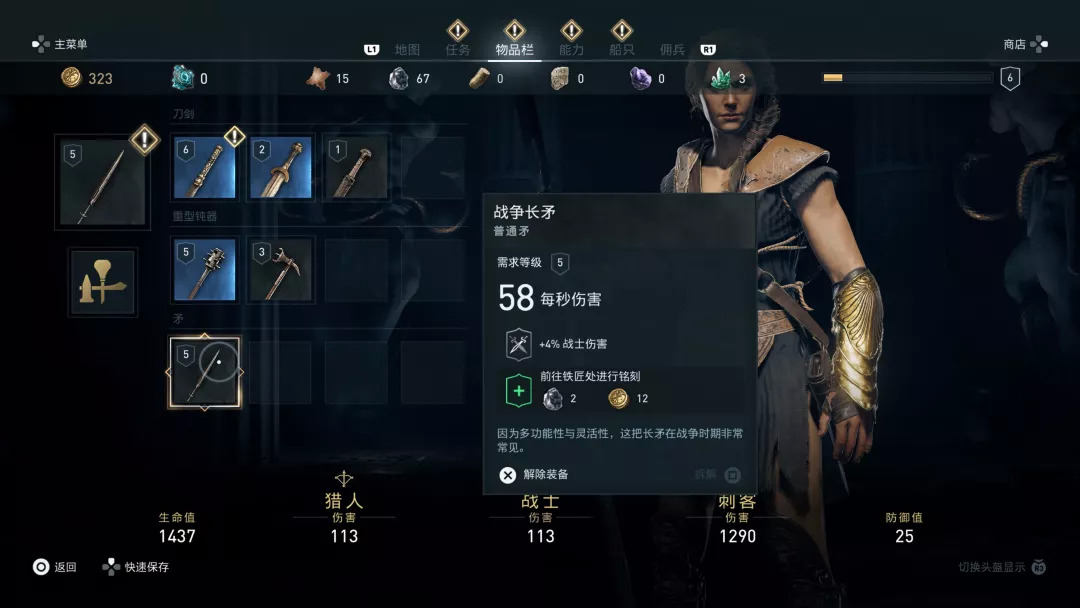Select the highlighted level 5 spear slot
Screen dimensions: 1080x608
click(x=205, y=372)
